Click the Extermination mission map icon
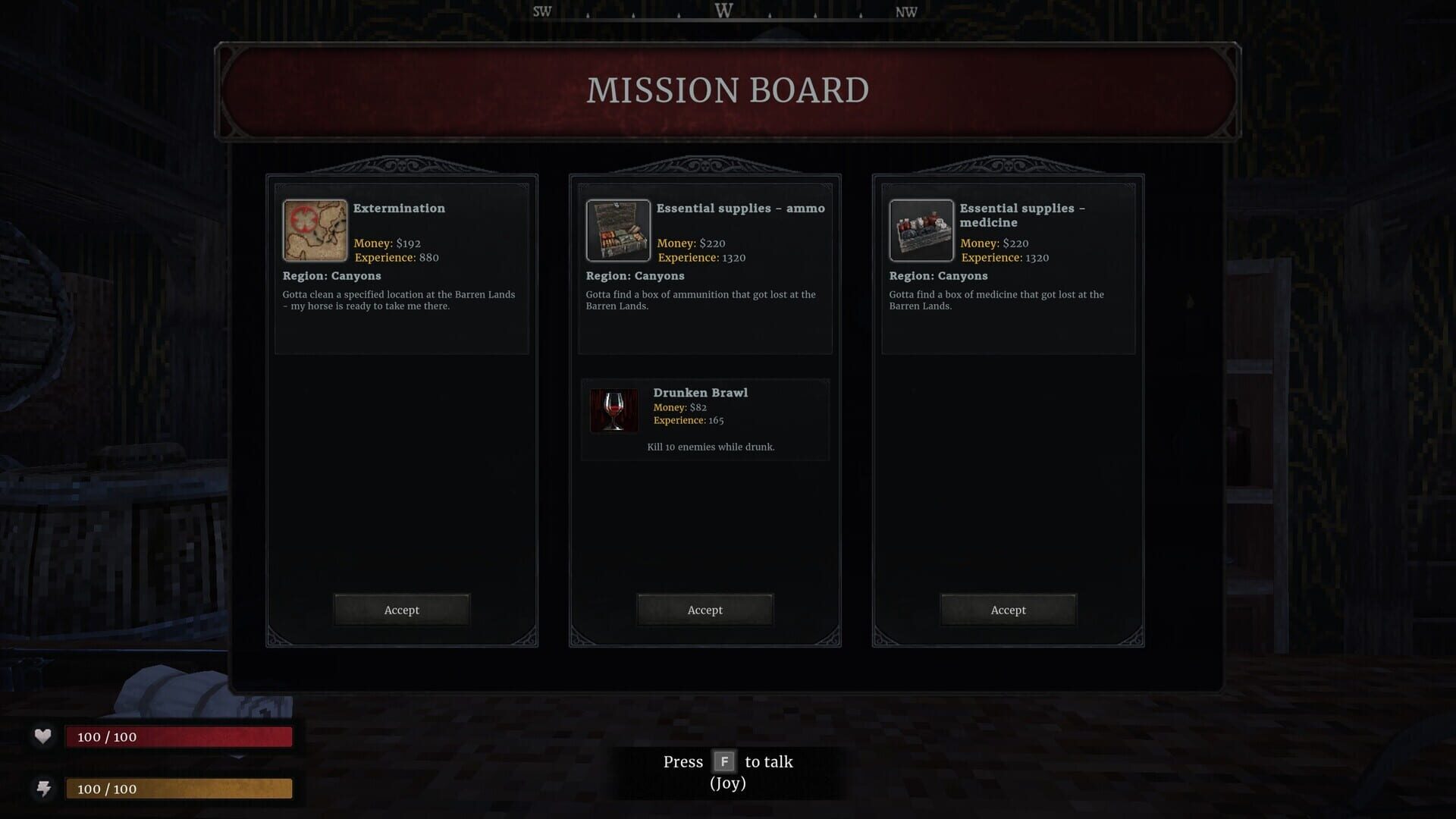This screenshot has height=819, width=1456. coord(315,231)
